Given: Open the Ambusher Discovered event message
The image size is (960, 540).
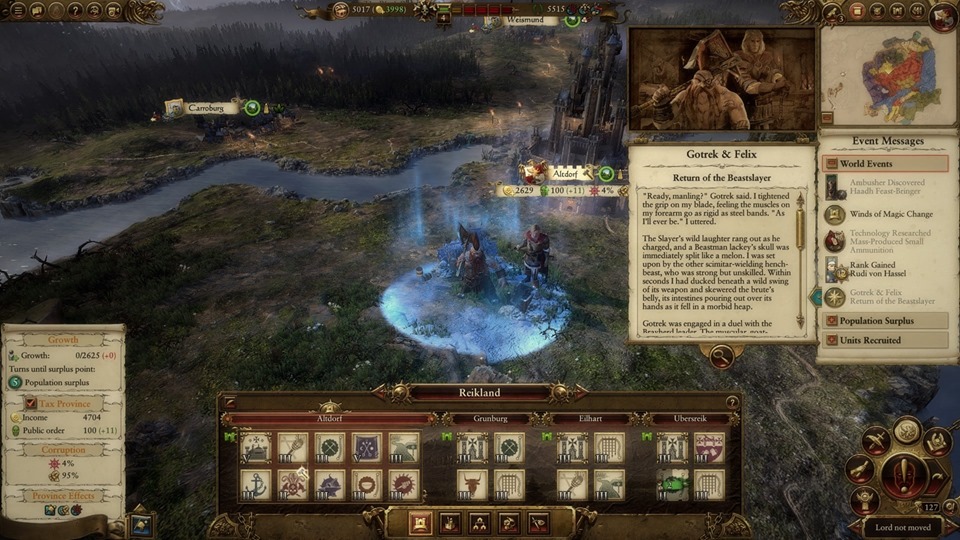Looking at the screenshot, I should pos(885,188).
